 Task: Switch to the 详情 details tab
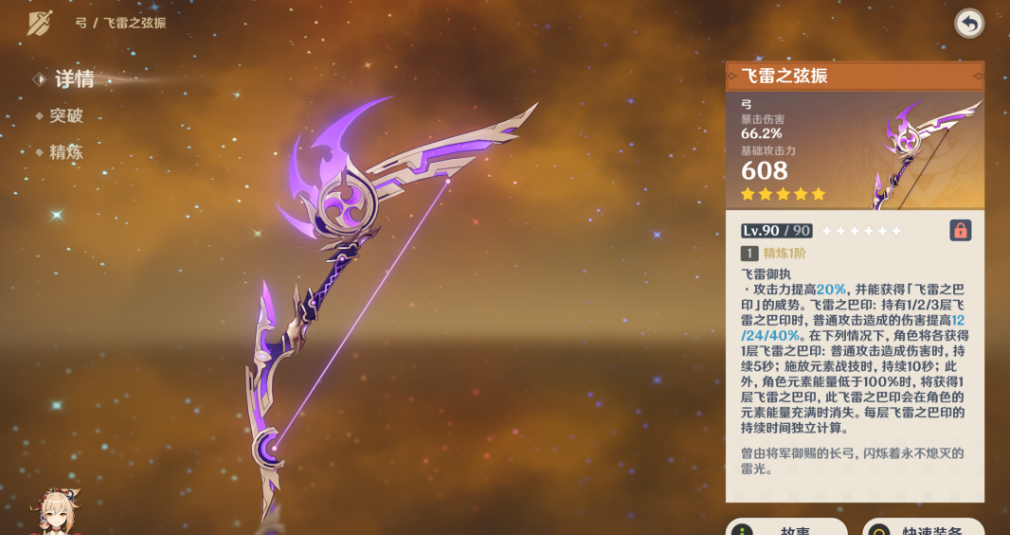pyautogui.click(x=74, y=79)
